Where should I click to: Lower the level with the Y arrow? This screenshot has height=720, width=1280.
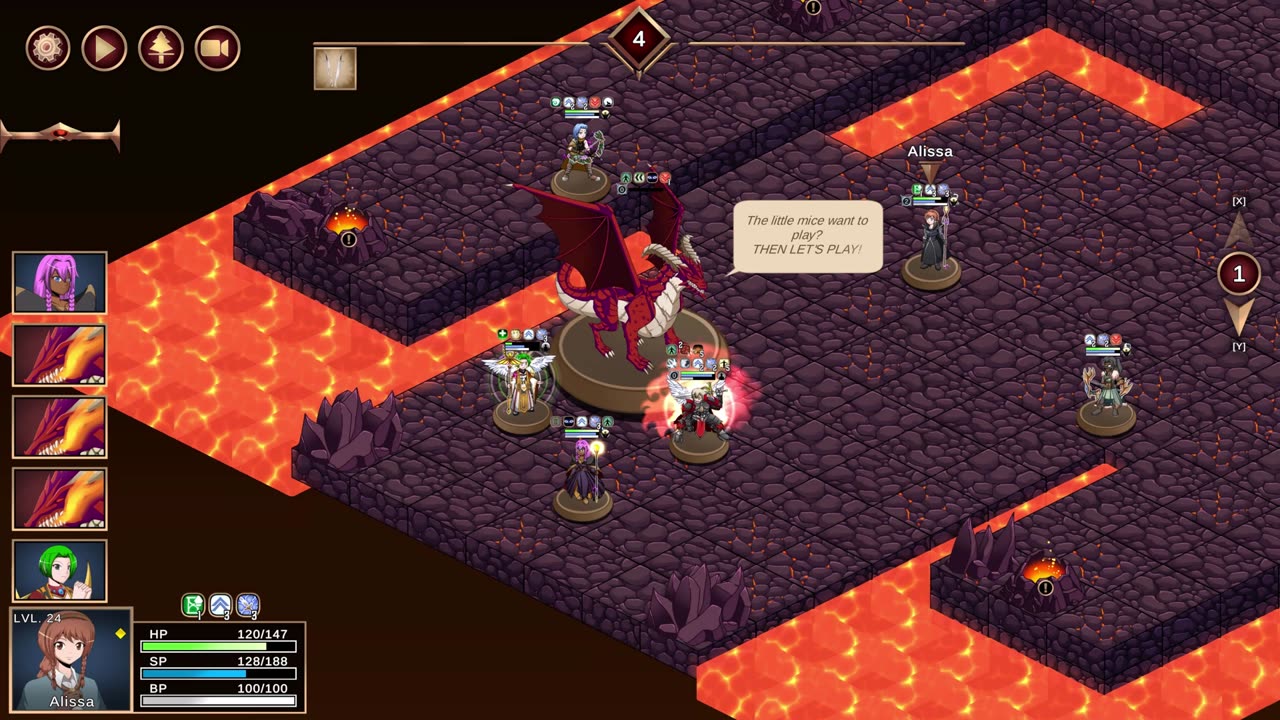(x=1239, y=318)
